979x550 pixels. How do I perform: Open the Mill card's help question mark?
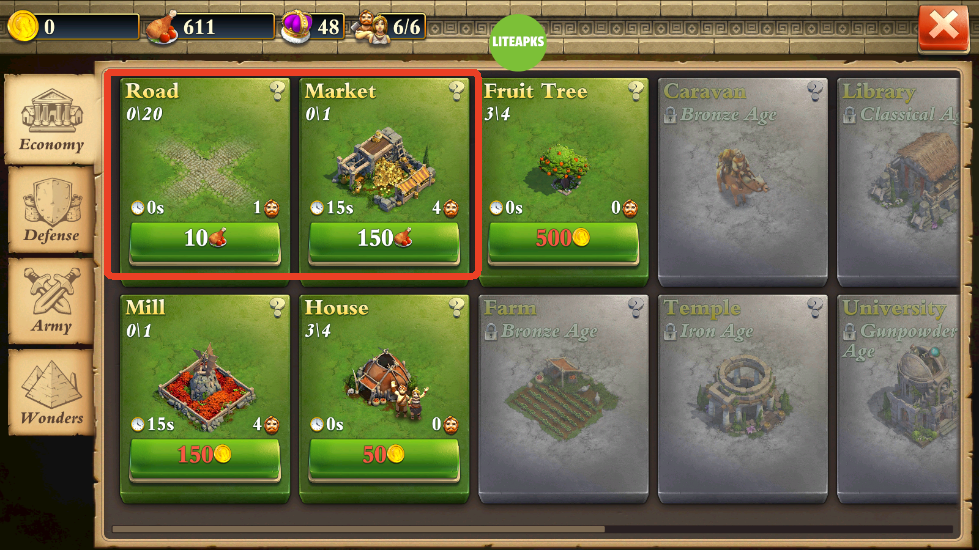point(278,307)
